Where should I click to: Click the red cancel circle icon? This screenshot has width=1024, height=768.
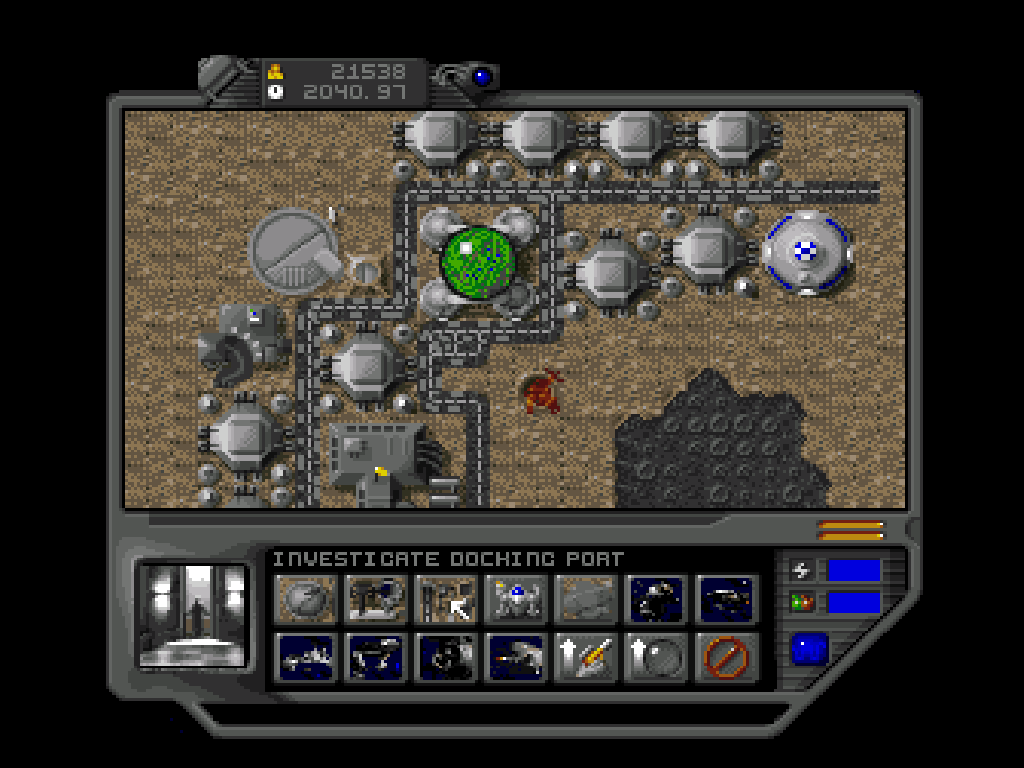[x=726, y=657]
